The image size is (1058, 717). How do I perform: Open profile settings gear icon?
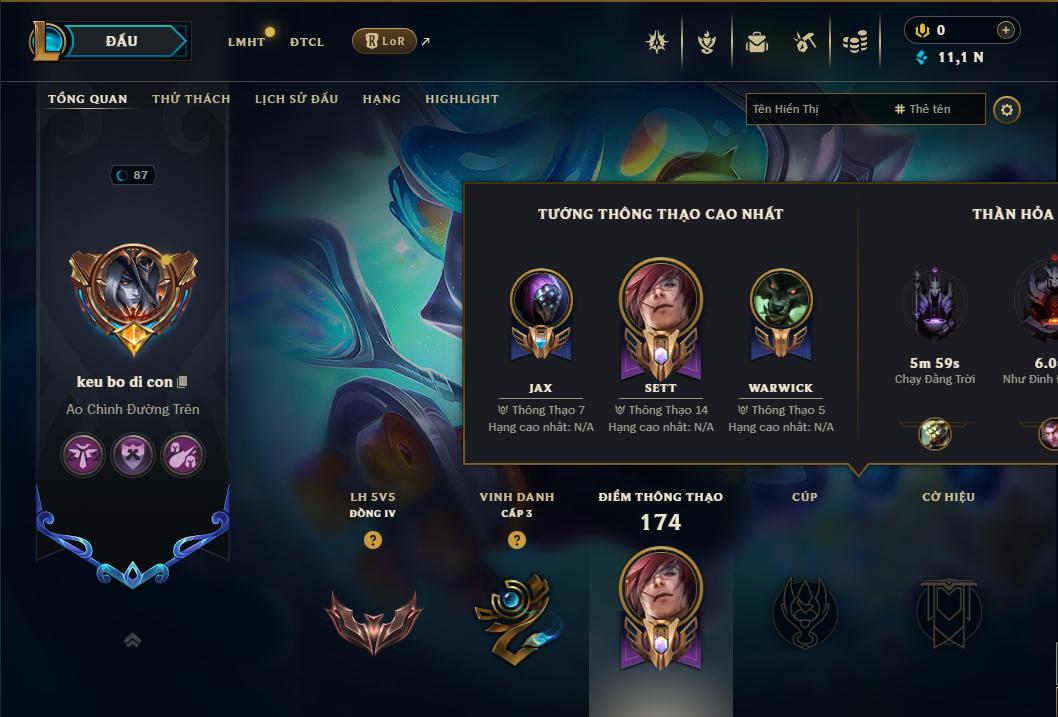[1007, 109]
